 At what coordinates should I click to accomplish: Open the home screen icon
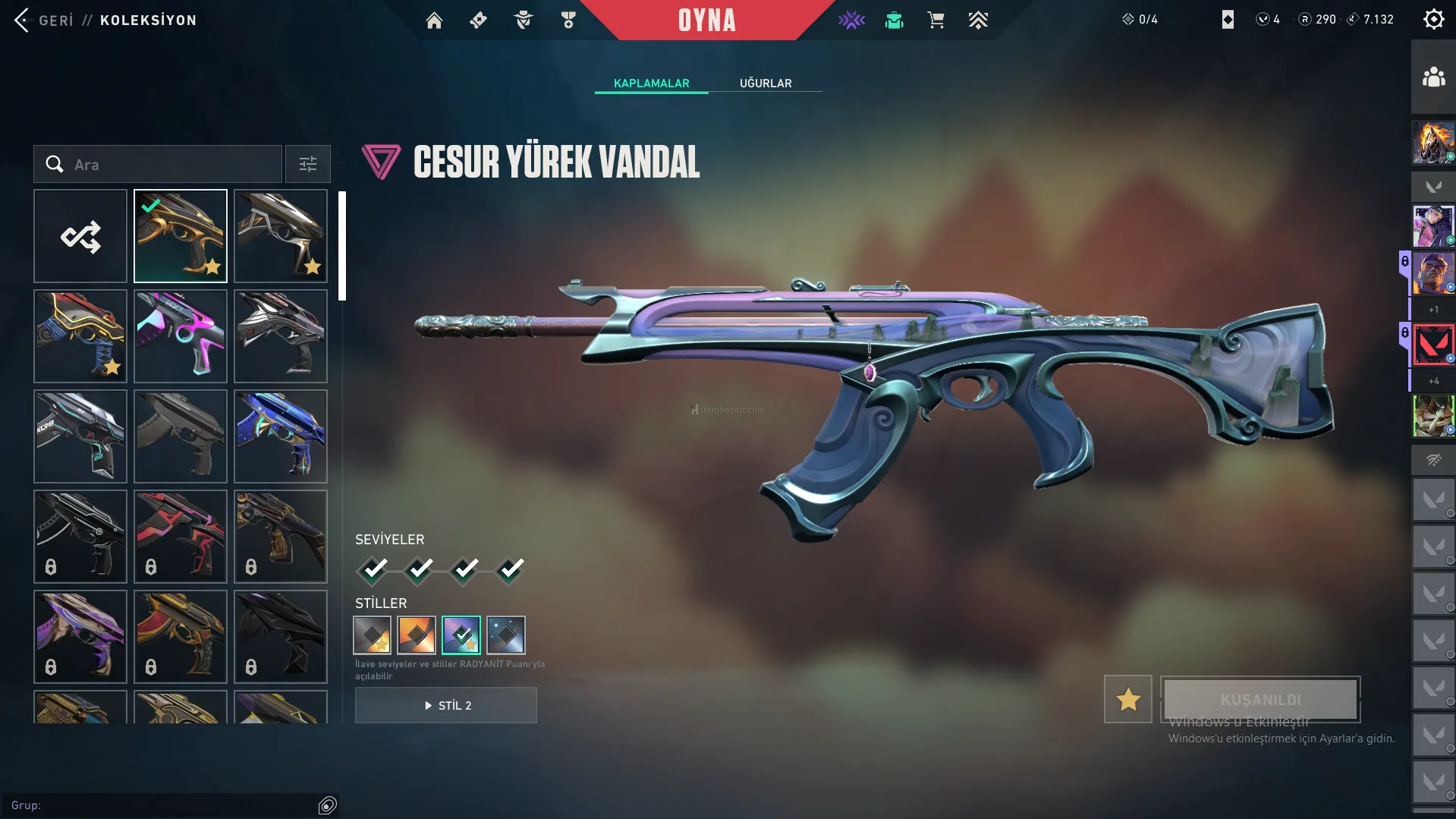coord(434,20)
